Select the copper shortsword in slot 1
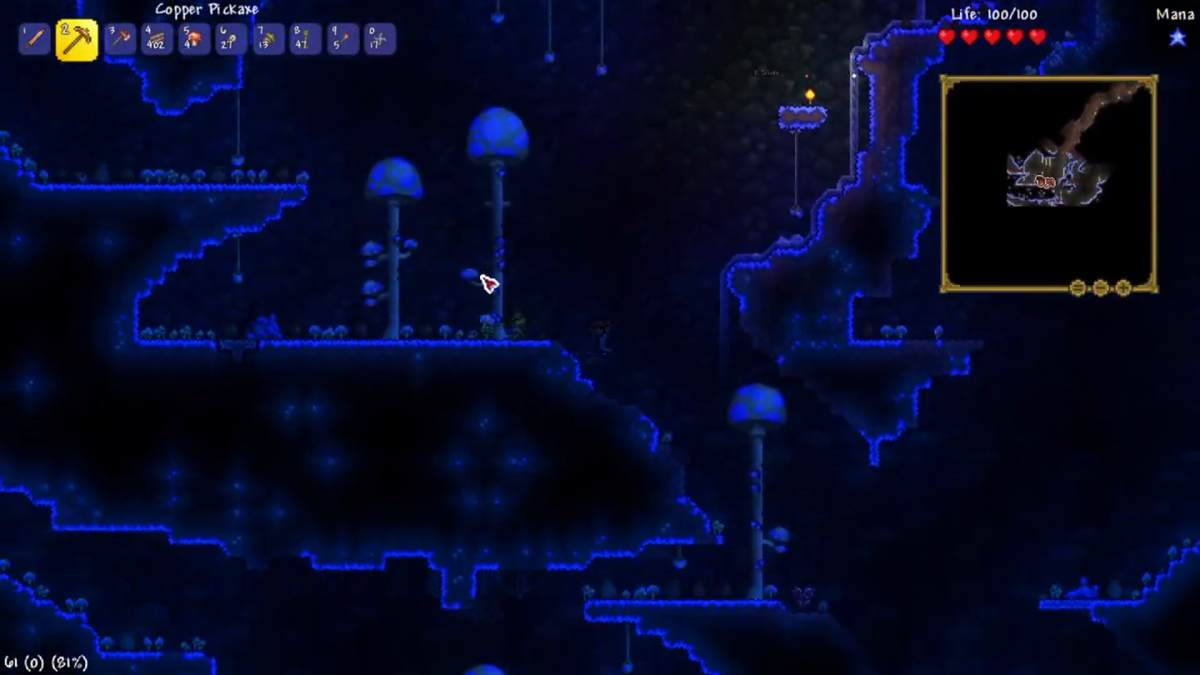This screenshot has width=1200, height=675. pyautogui.click(x=34, y=40)
